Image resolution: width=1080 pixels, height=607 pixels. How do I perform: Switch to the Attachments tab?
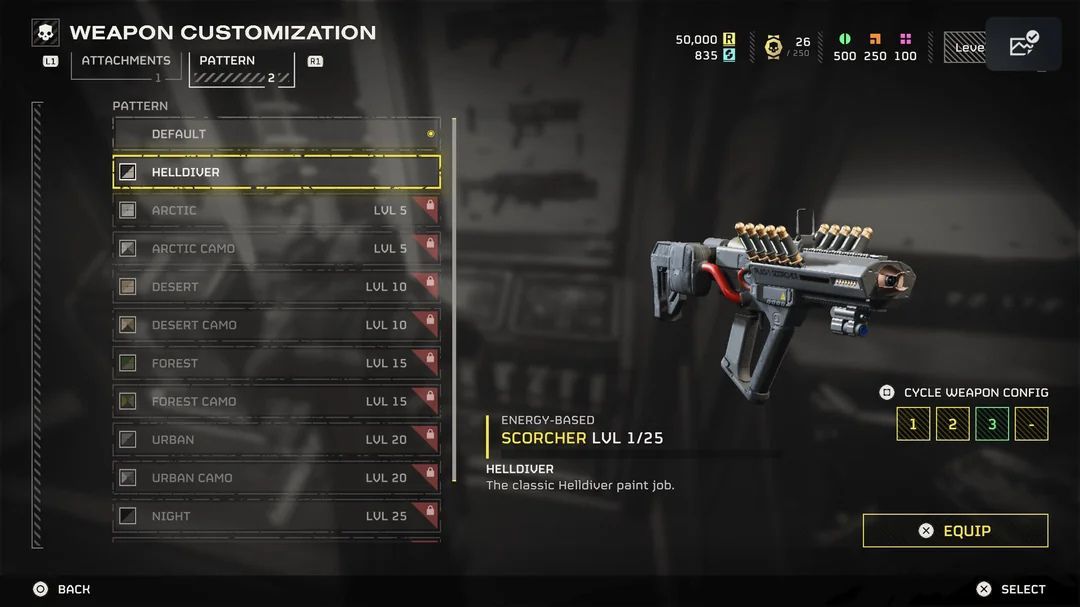126,64
